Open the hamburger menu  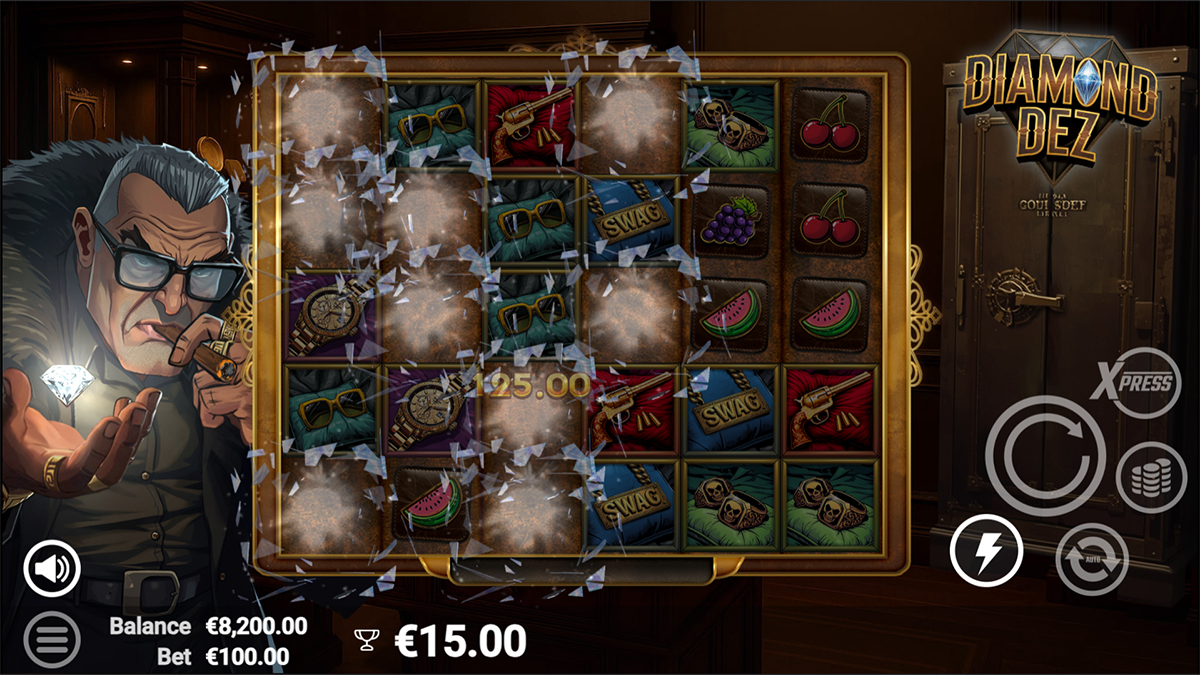coord(52,638)
